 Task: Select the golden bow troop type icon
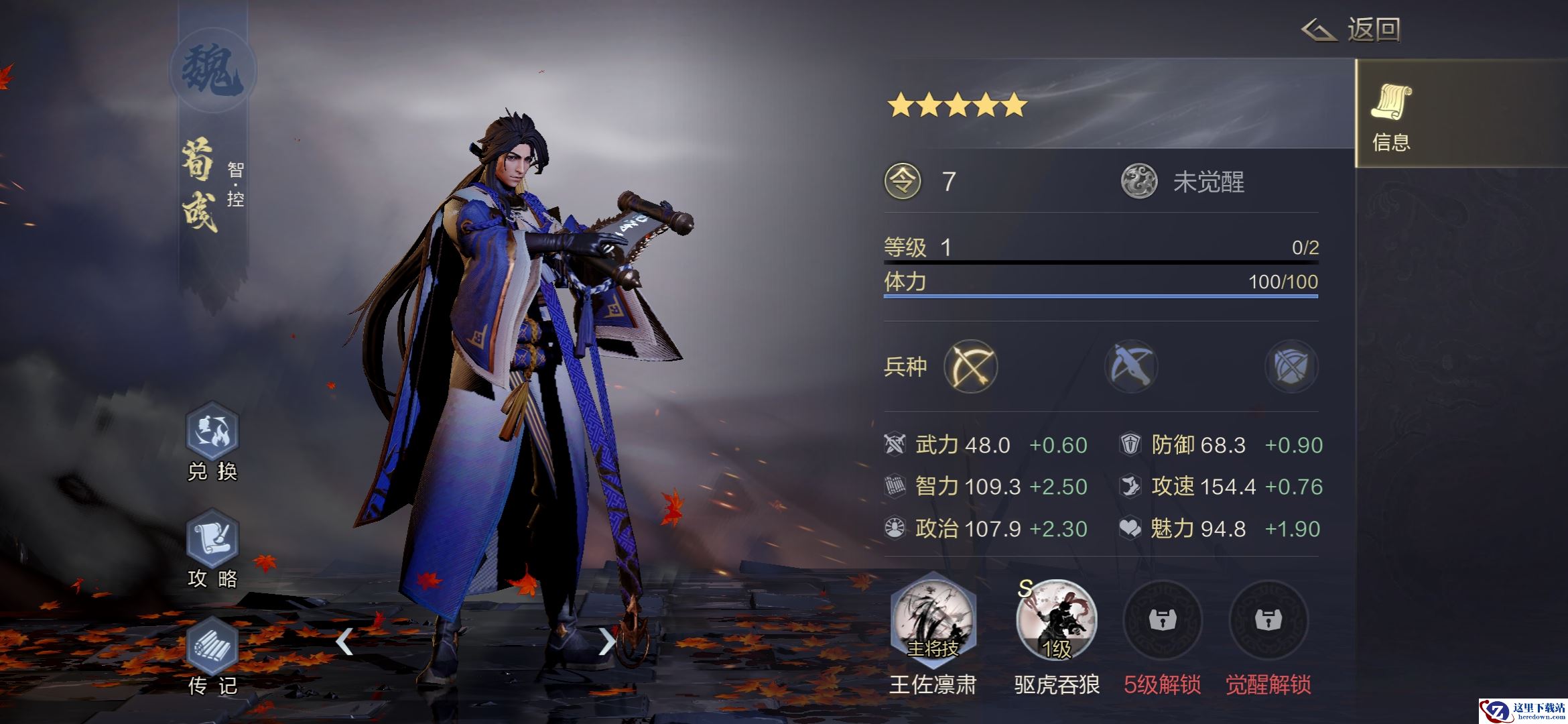[x=970, y=367]
